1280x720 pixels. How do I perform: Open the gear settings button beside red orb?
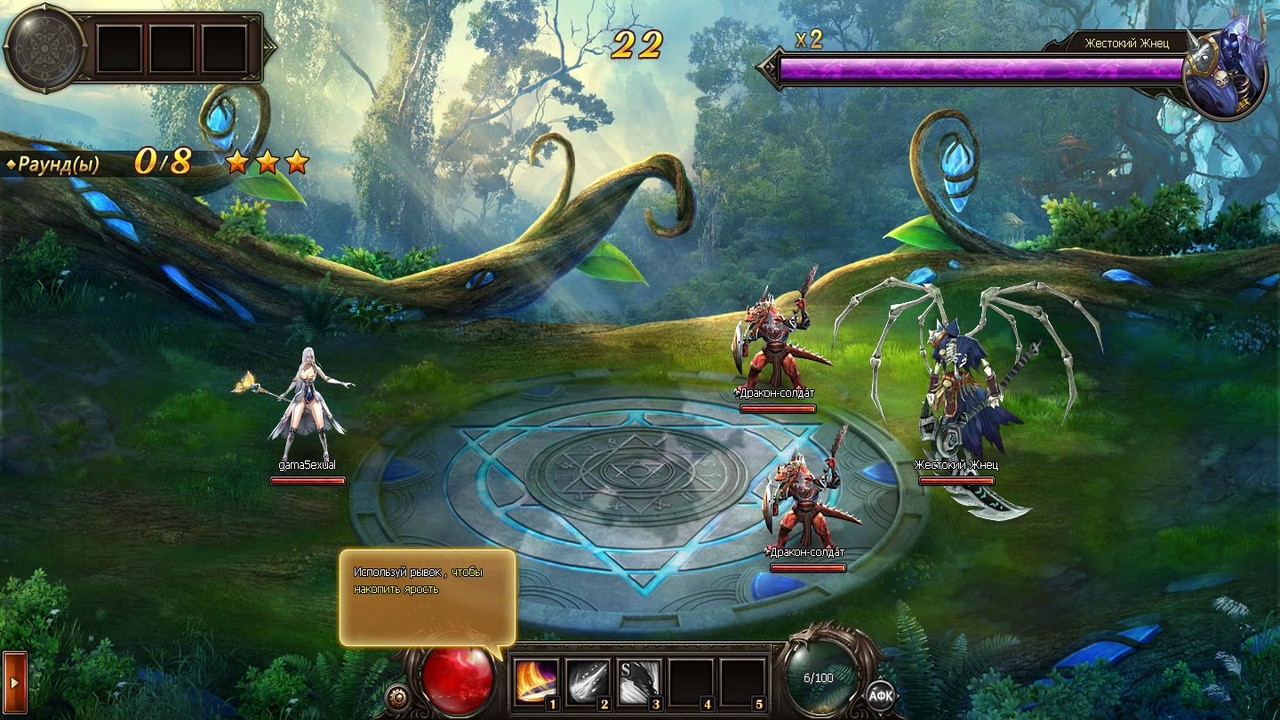398,696
